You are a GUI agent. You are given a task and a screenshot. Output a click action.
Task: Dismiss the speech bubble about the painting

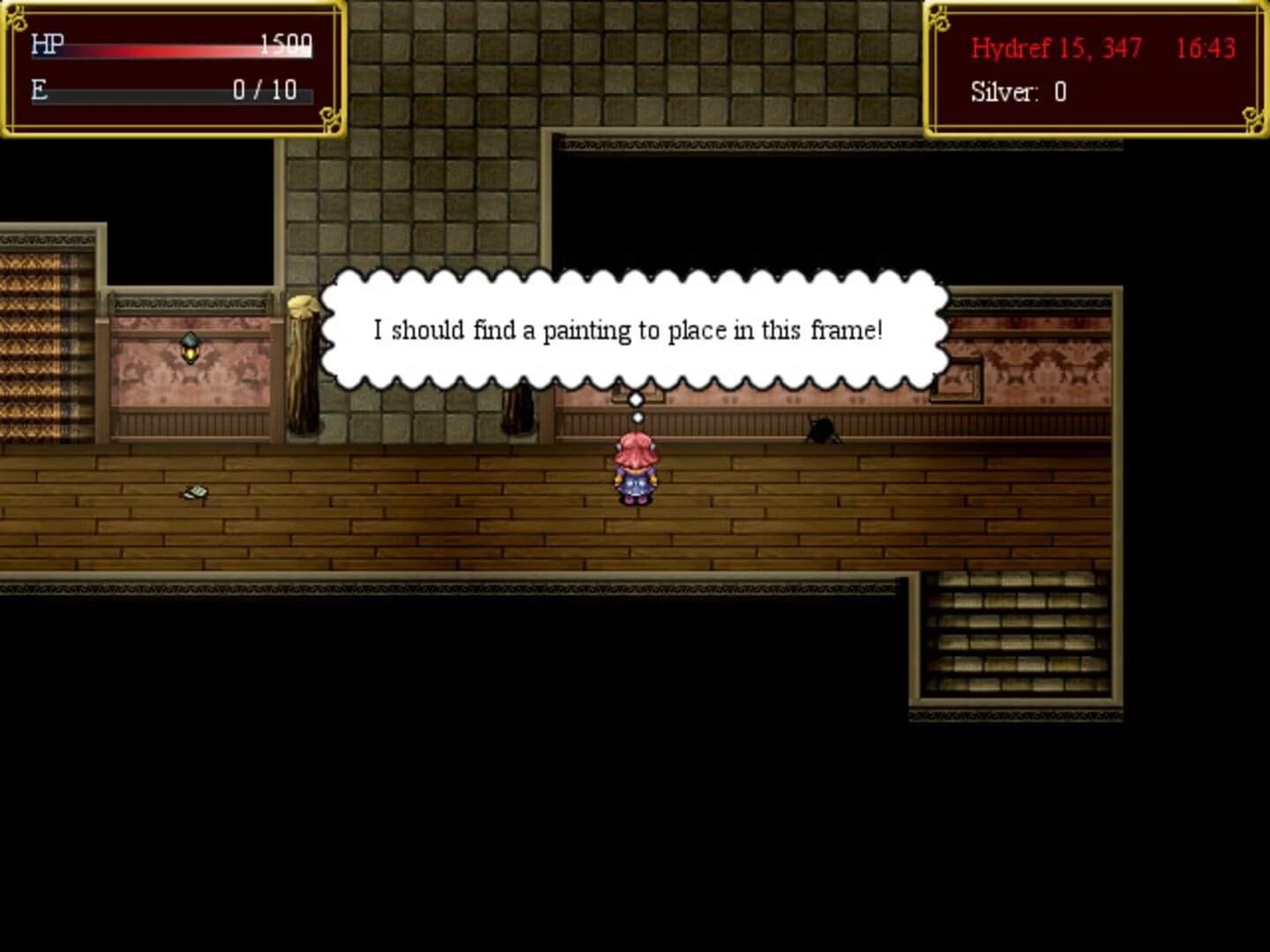coord(631,330)
